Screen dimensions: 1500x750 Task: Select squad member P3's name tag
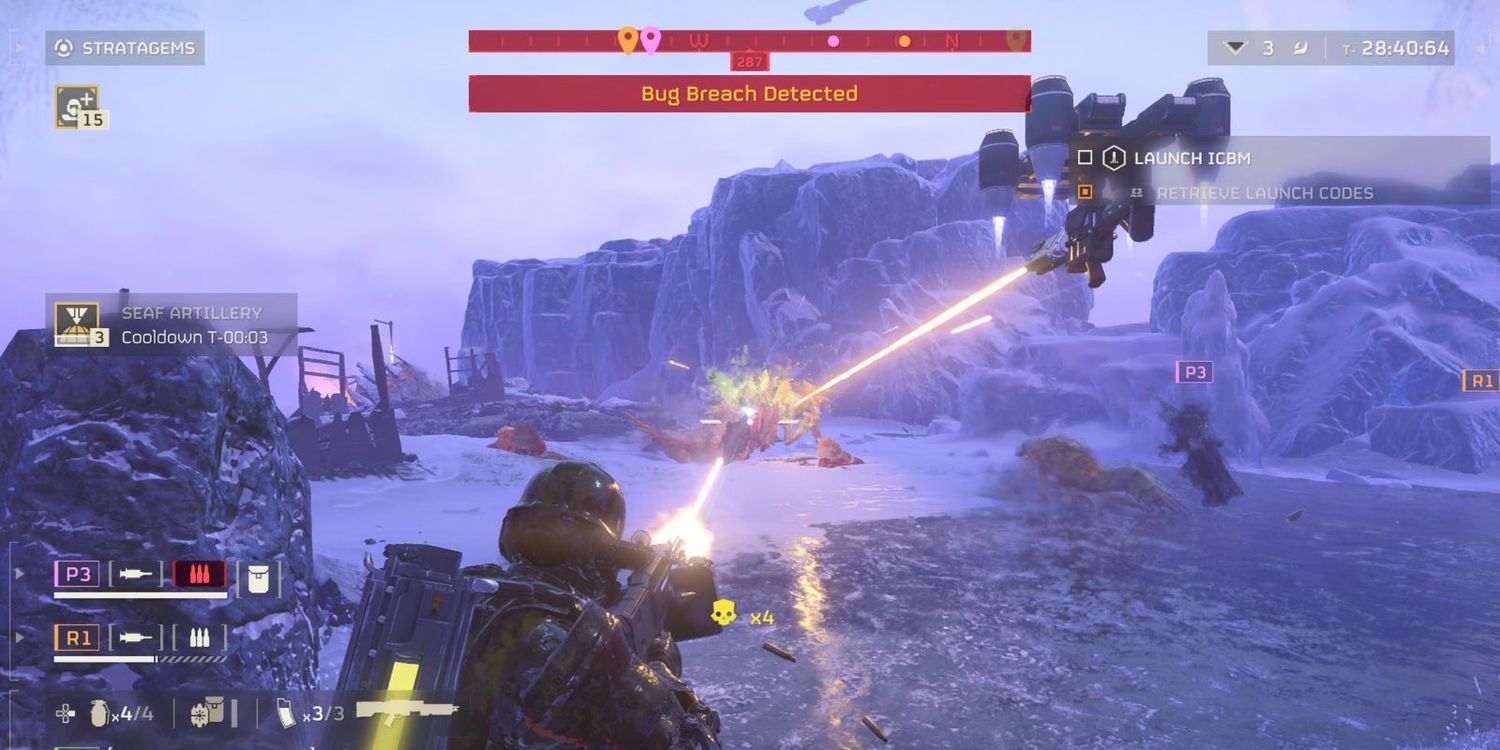[77, 575]
